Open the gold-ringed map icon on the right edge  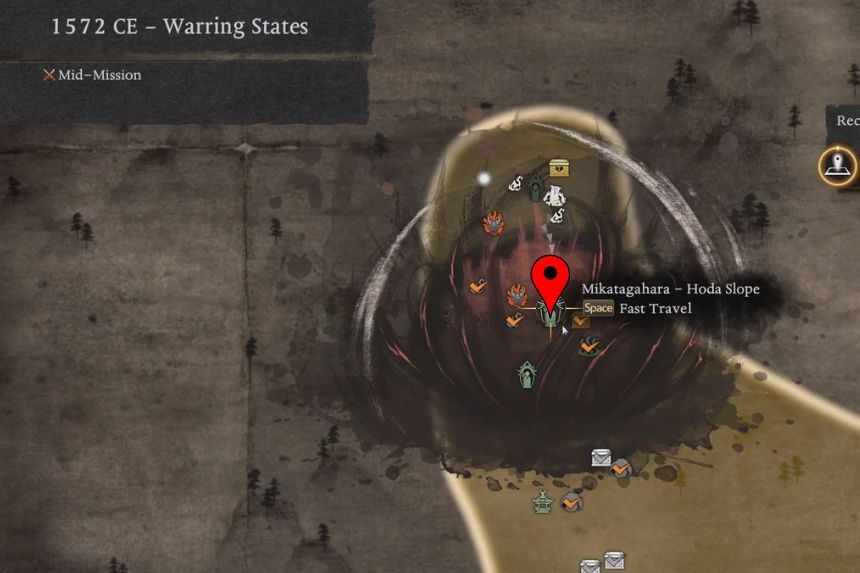point(837,166)
